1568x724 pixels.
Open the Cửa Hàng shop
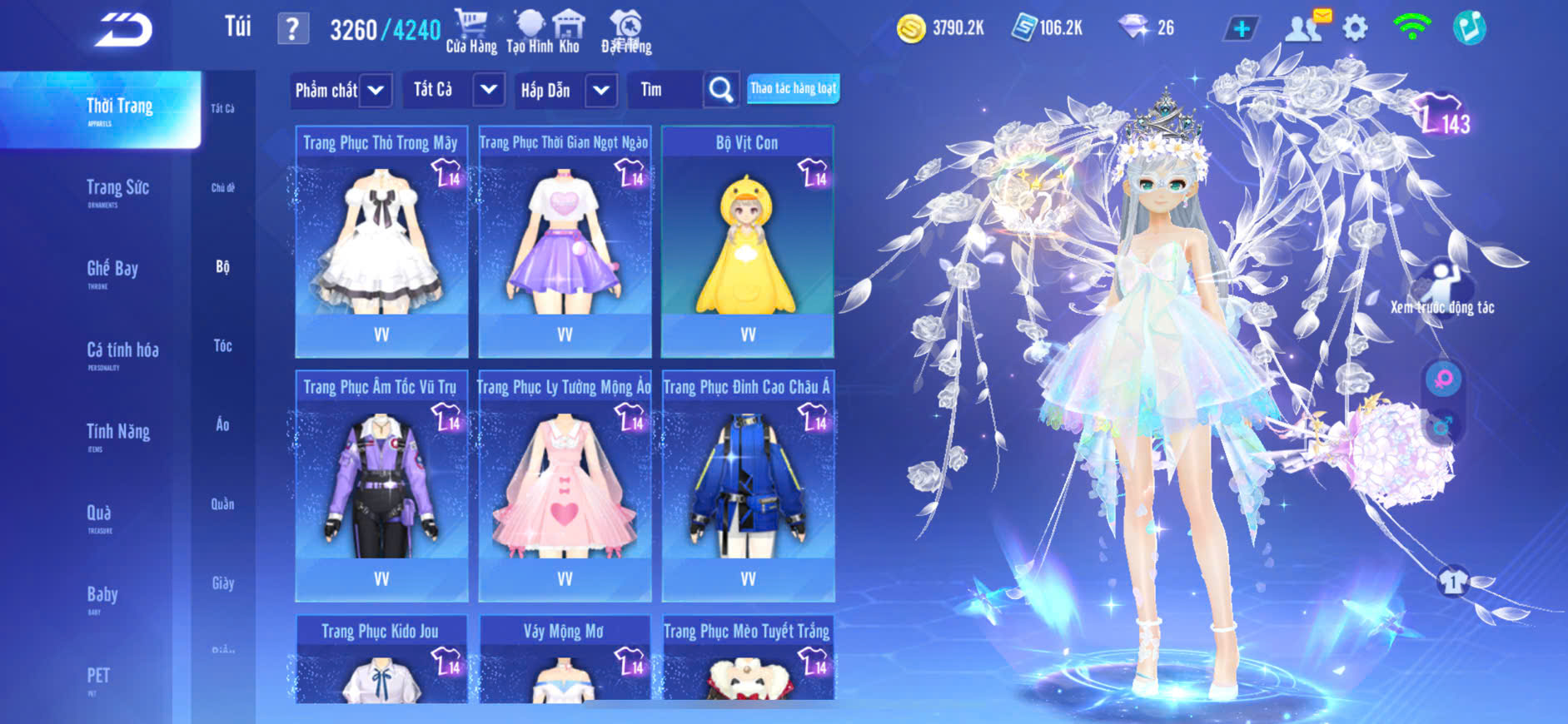pos(471,32)
